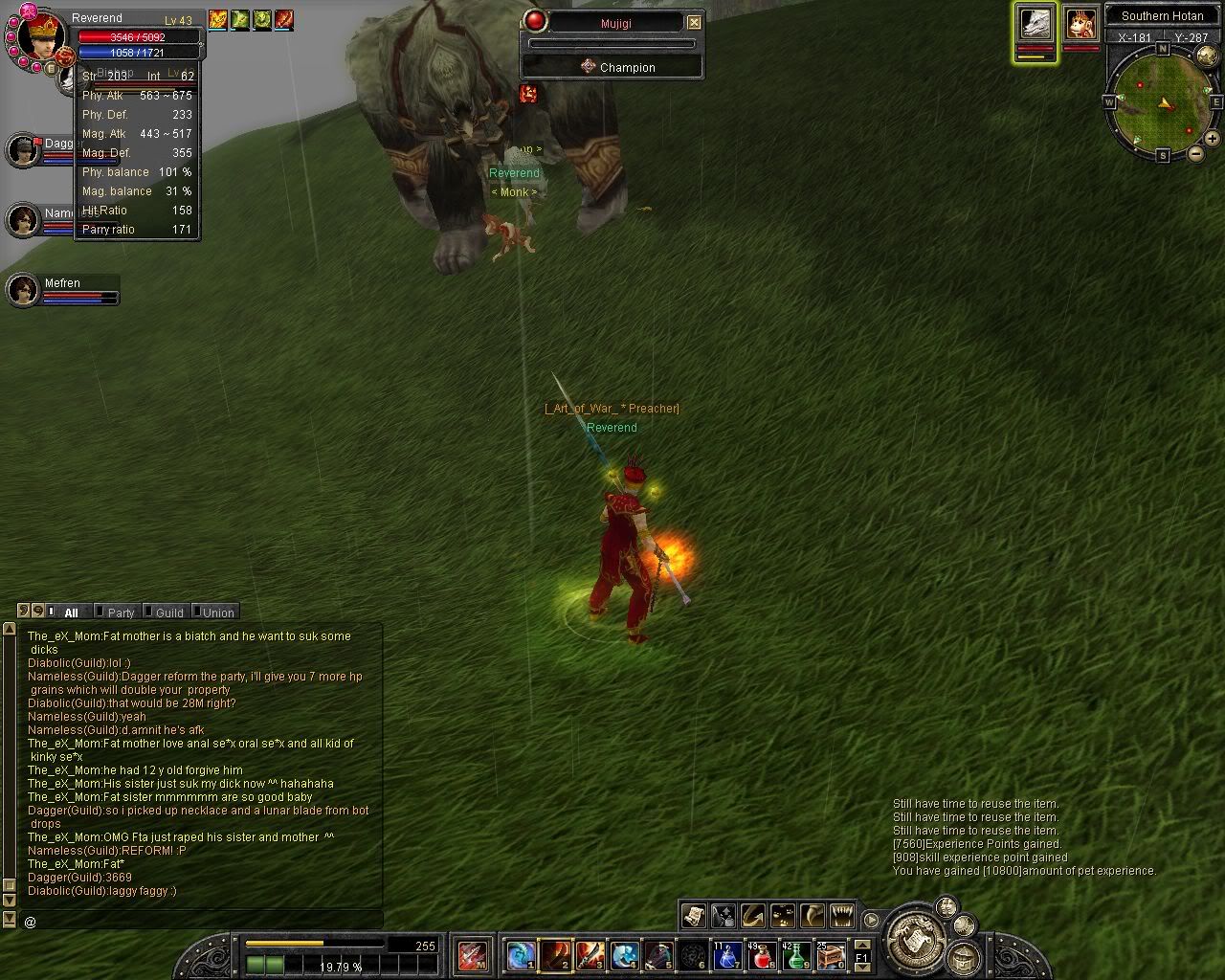Activate the treasure chest item in slot 0
1225x980 pixels.
[830, 955]
